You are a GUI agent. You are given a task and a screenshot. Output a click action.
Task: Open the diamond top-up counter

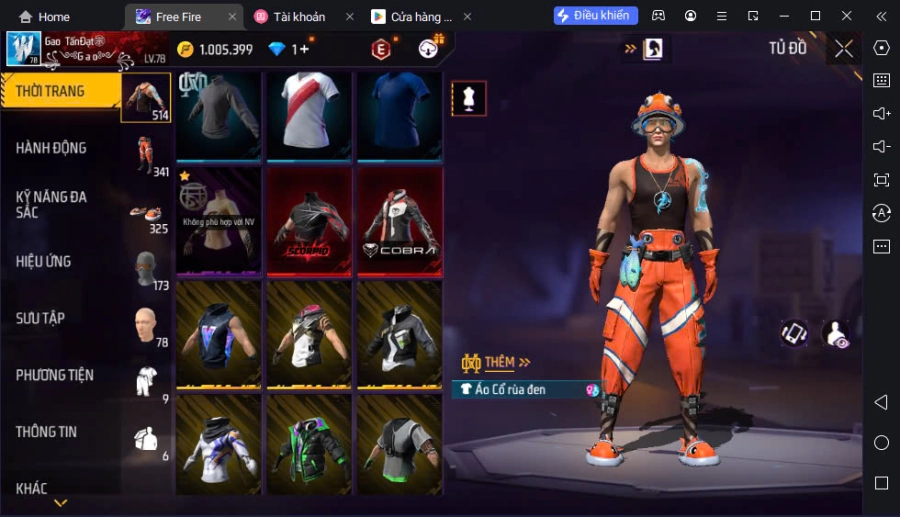point(288,49)
